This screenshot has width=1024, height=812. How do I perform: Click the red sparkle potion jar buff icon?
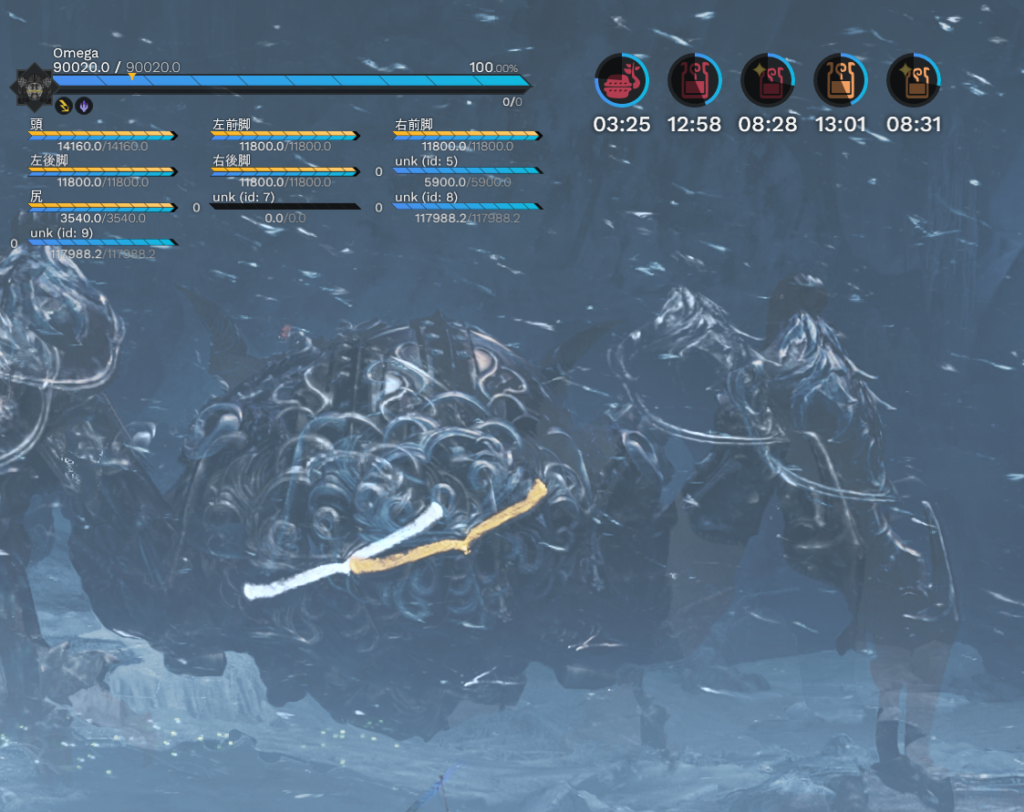(x=767, y=81)
